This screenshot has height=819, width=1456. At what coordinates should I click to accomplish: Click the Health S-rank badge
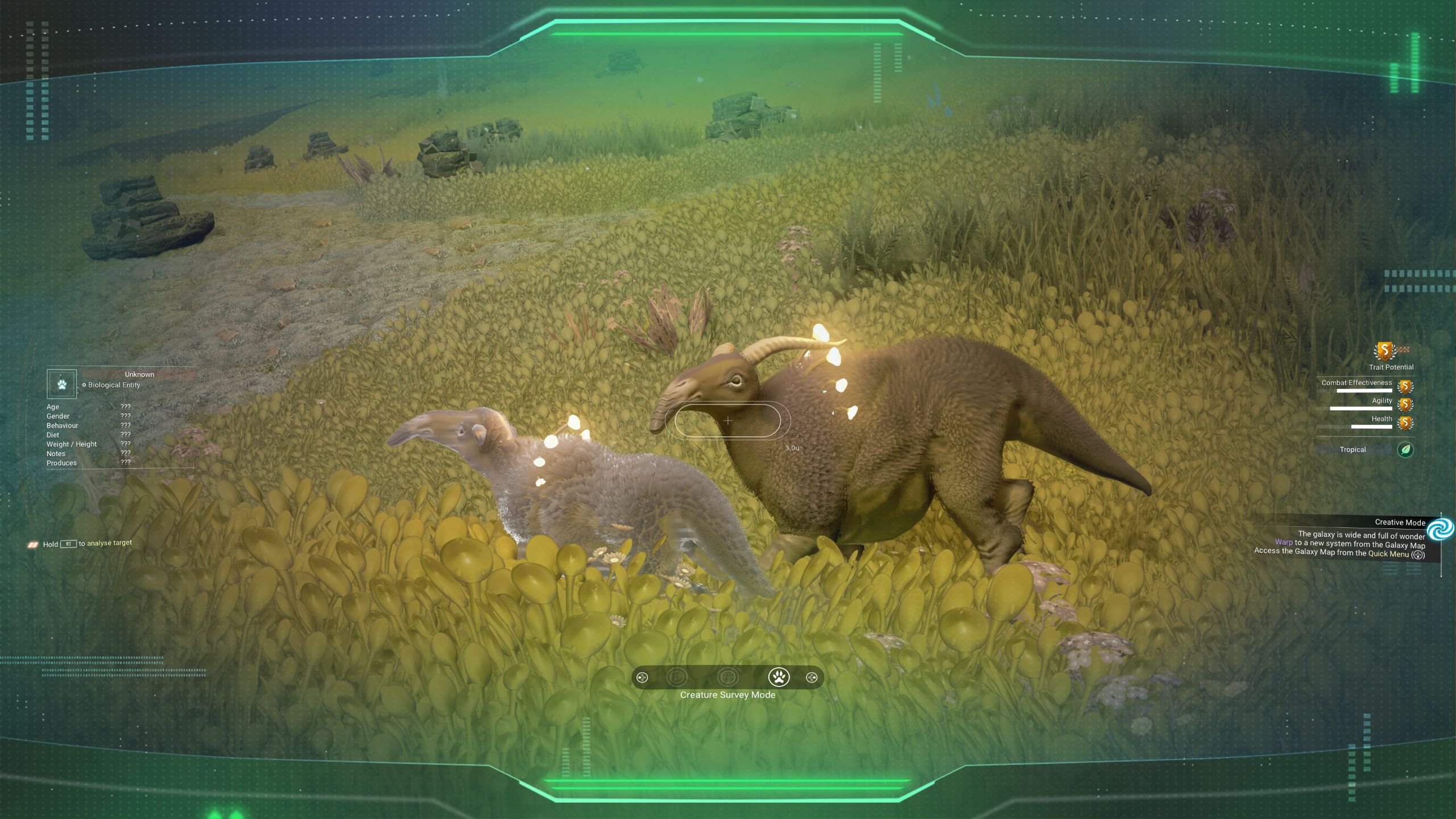tap(1406, 424)
